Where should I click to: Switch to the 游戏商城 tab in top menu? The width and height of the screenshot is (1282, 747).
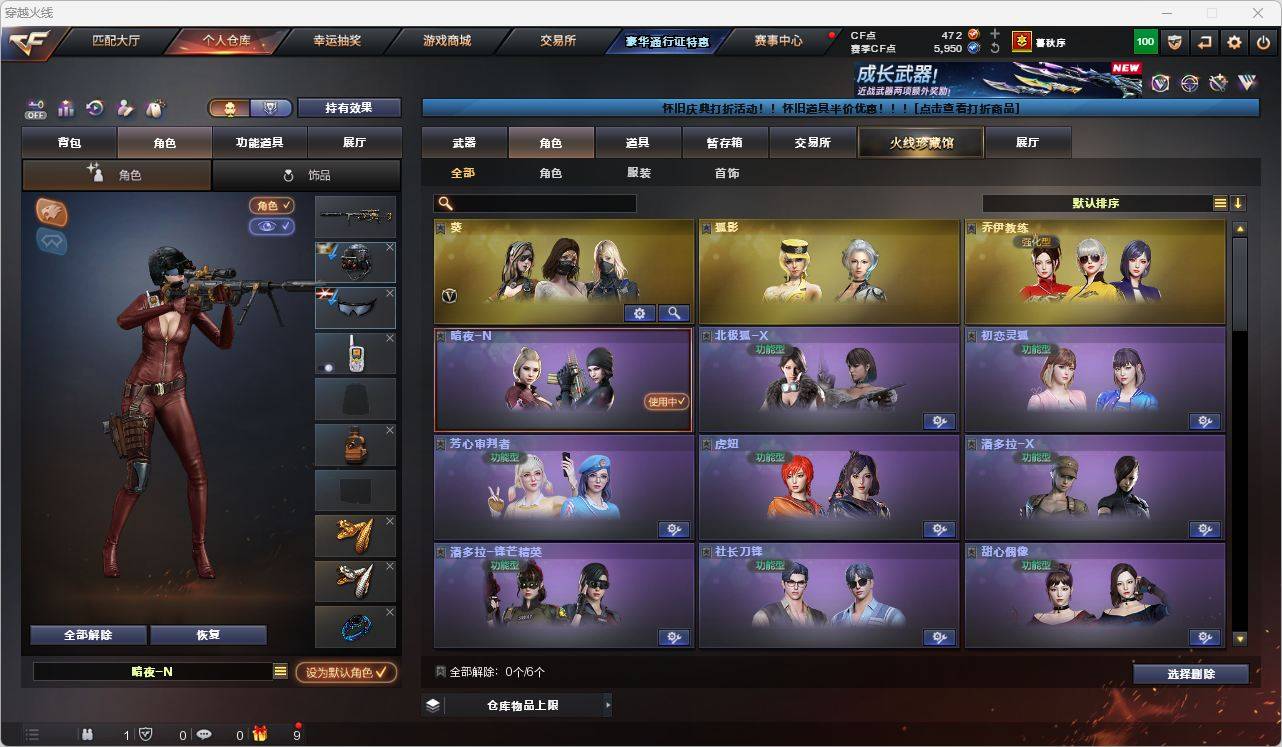coord(448,41)
